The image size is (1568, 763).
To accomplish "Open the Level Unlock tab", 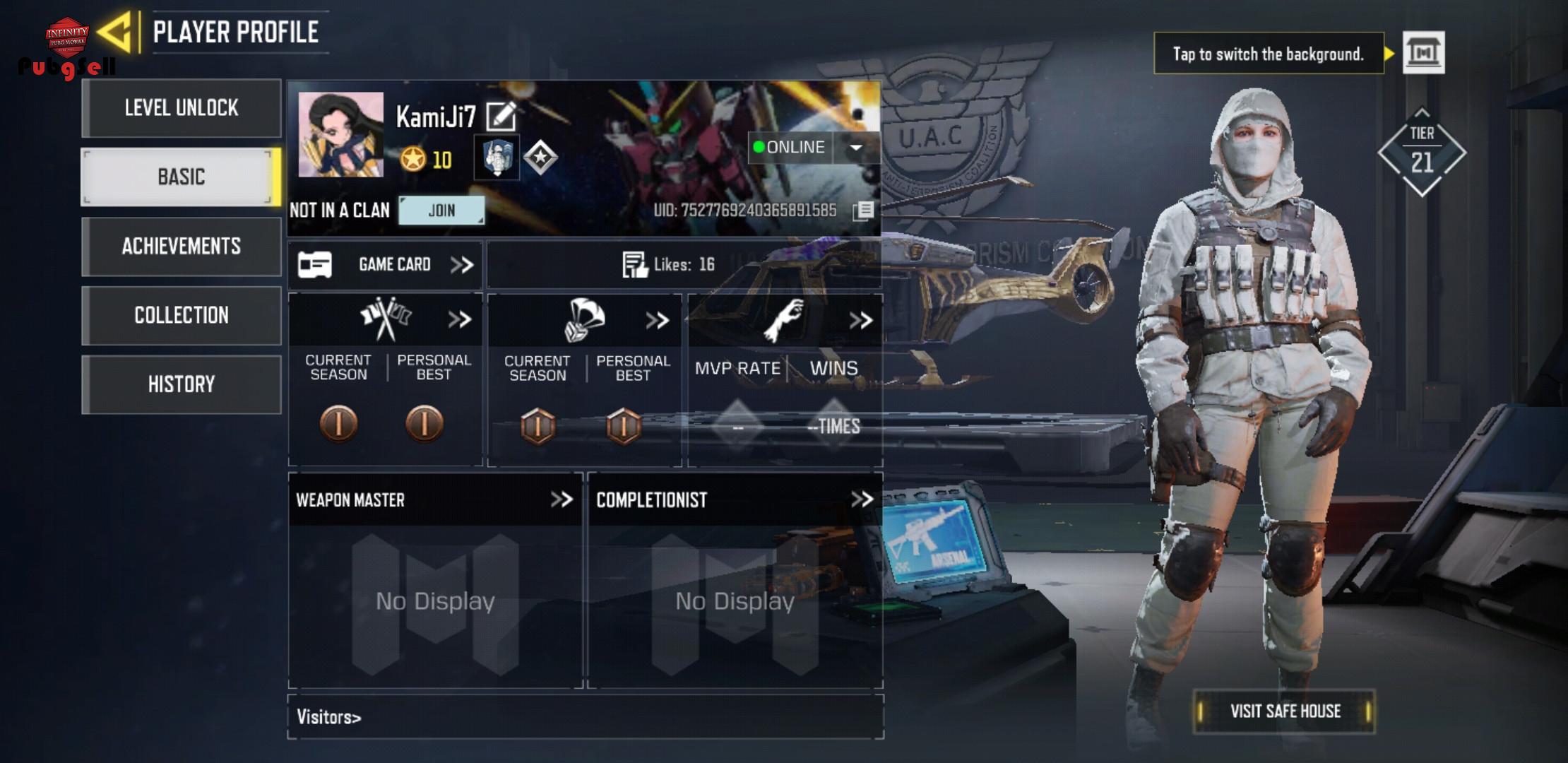I will pyautogui.click(x=182, y=108).
